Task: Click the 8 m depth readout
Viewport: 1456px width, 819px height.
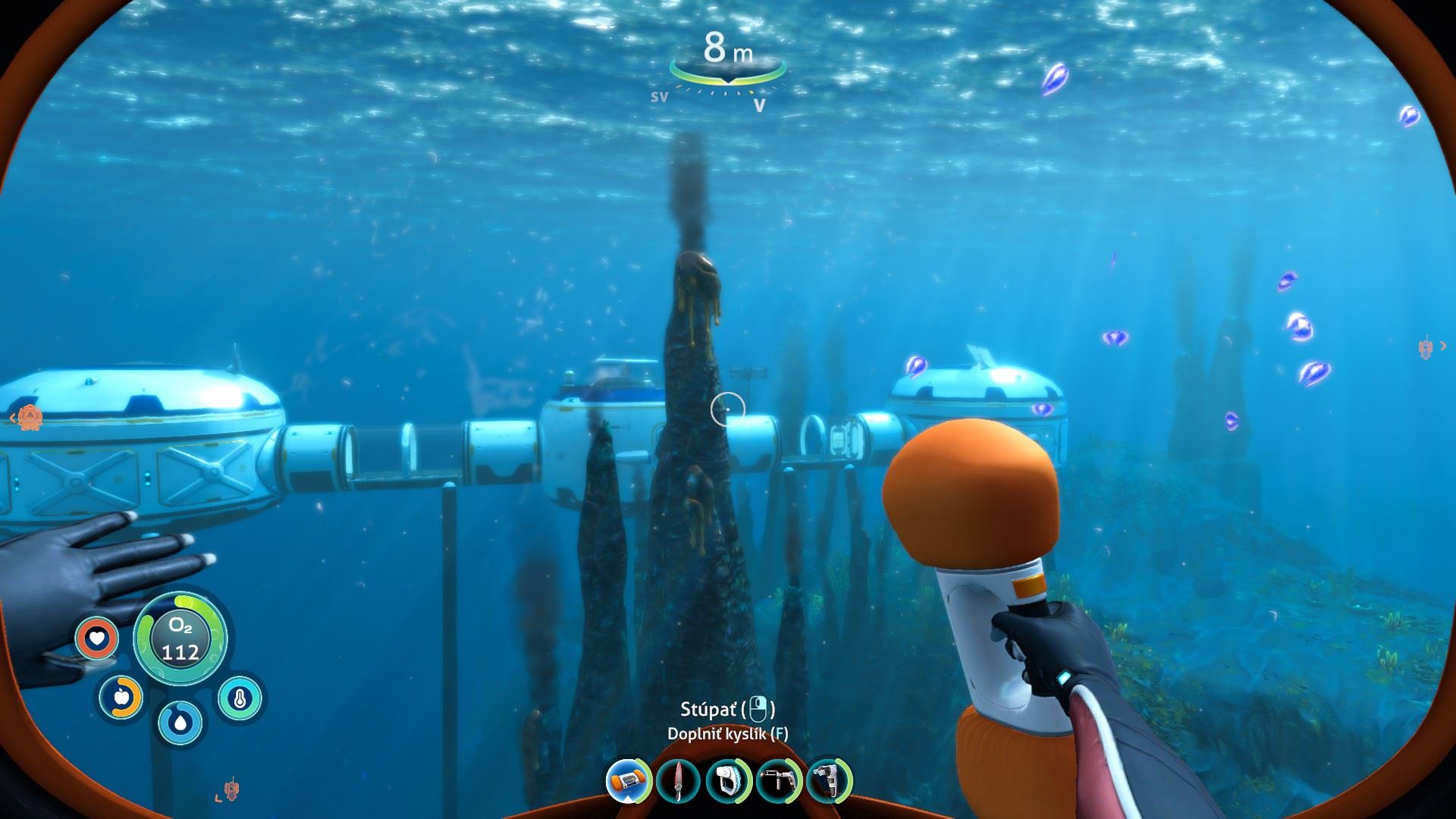Action: (728, 49)
